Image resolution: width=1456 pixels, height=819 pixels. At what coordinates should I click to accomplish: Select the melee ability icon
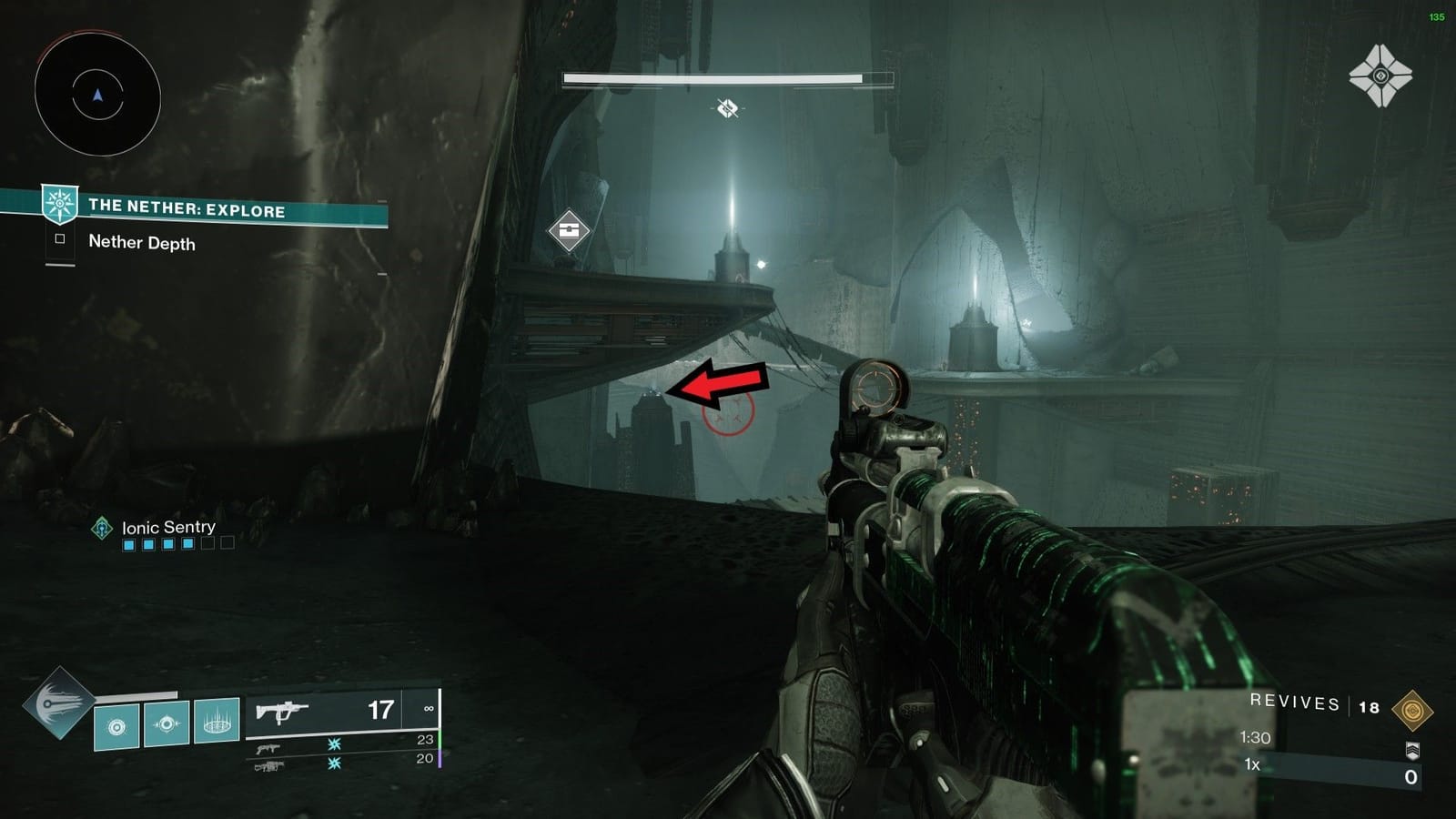[167, 724]
